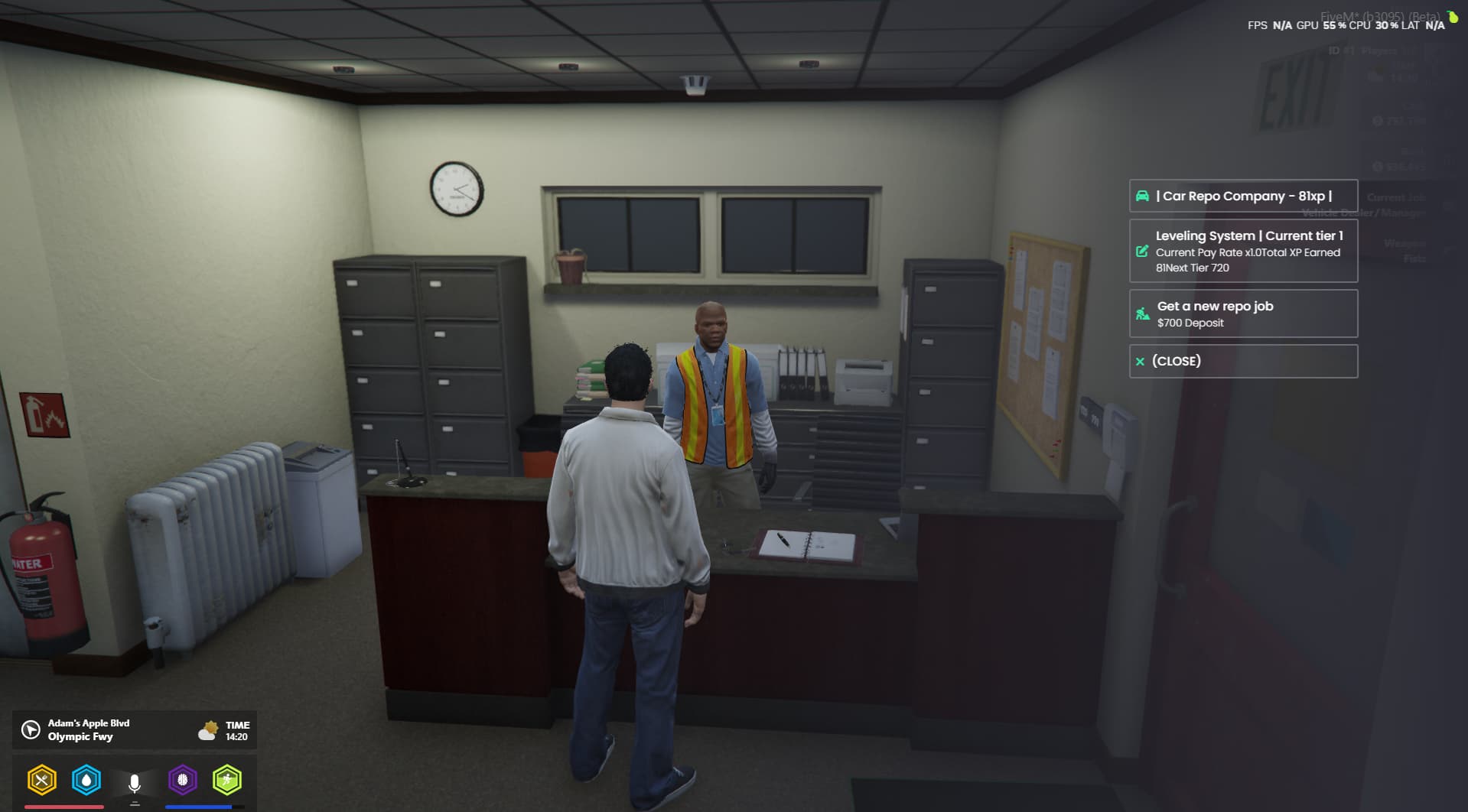
Task: Expand the Leveling System Current tier 1 panel
Action: [1242, 251]
